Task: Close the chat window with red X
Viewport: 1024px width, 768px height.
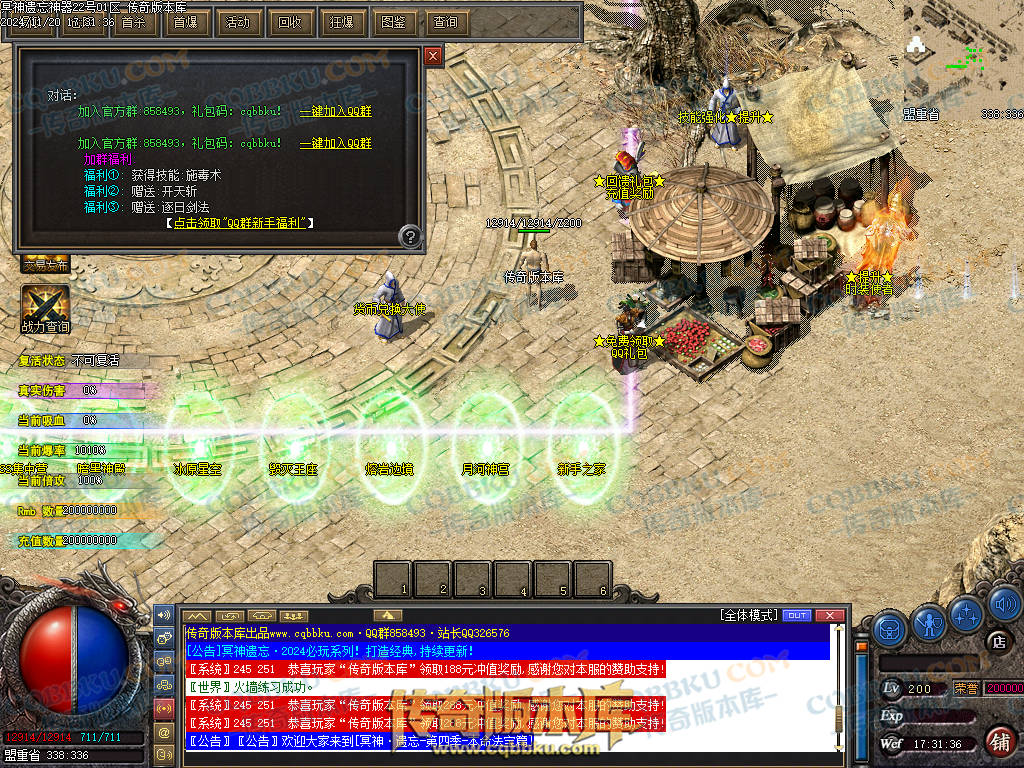Action: [x=829, y=615]
